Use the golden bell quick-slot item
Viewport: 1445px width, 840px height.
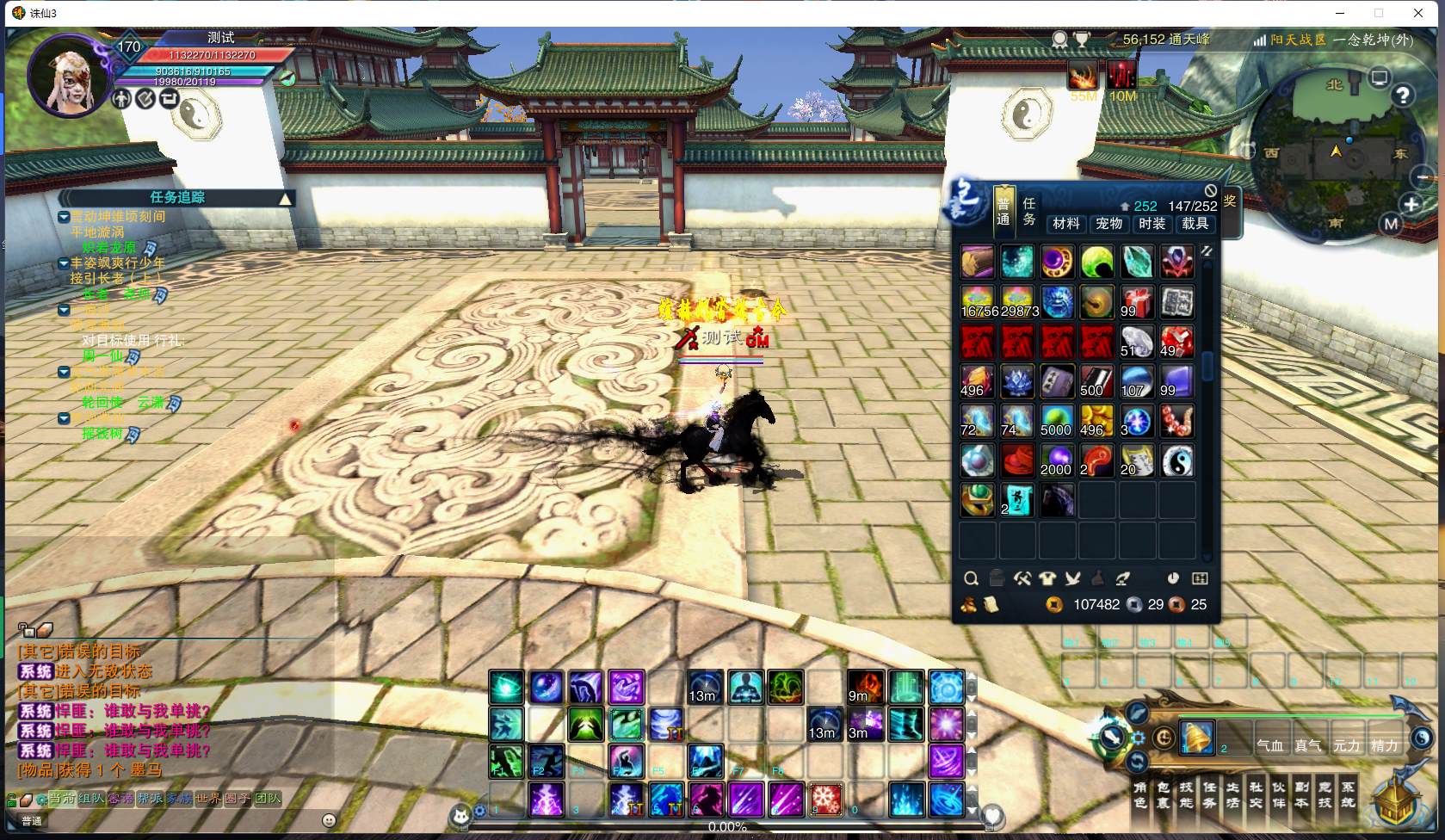point(1196,738)
